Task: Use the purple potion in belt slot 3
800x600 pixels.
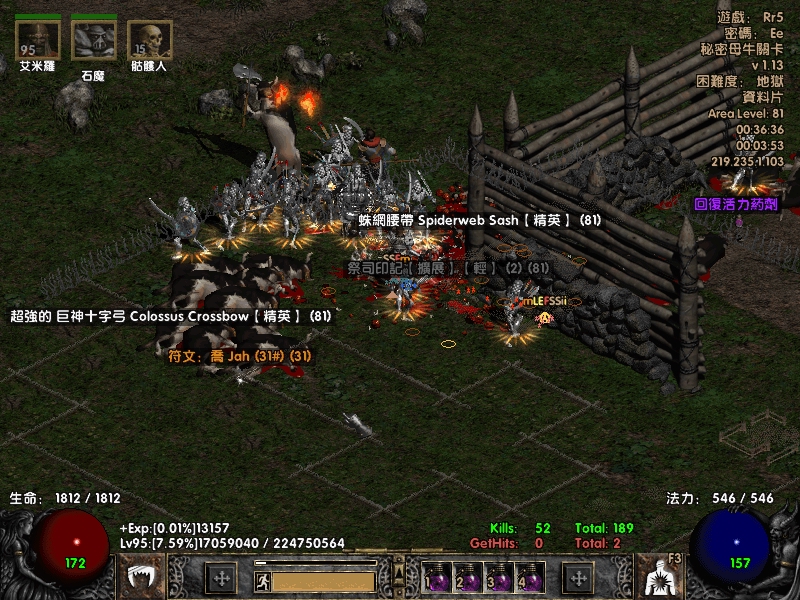Action: [x=499, y=579]
